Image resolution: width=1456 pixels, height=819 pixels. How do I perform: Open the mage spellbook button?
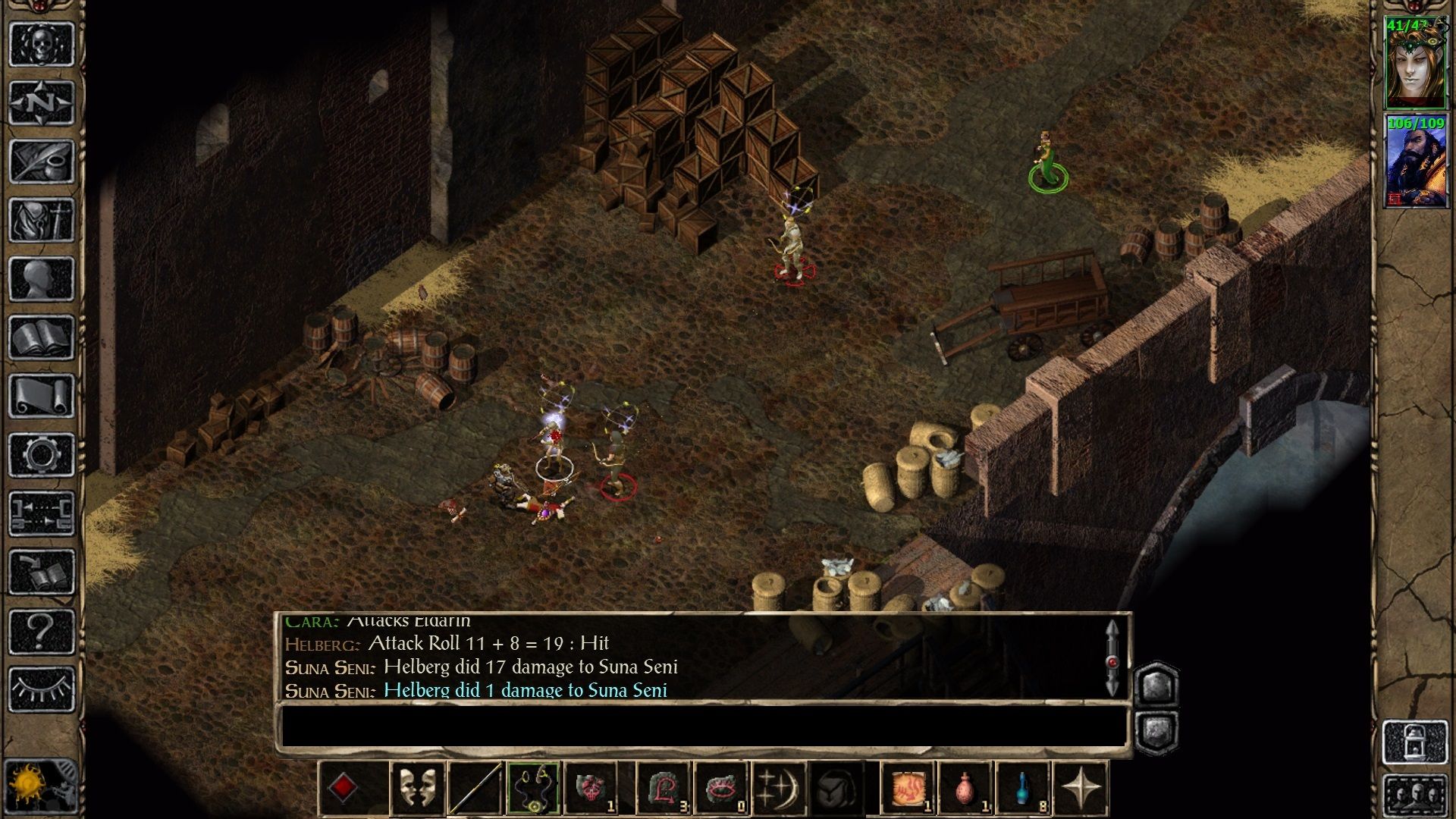[42, 337]
